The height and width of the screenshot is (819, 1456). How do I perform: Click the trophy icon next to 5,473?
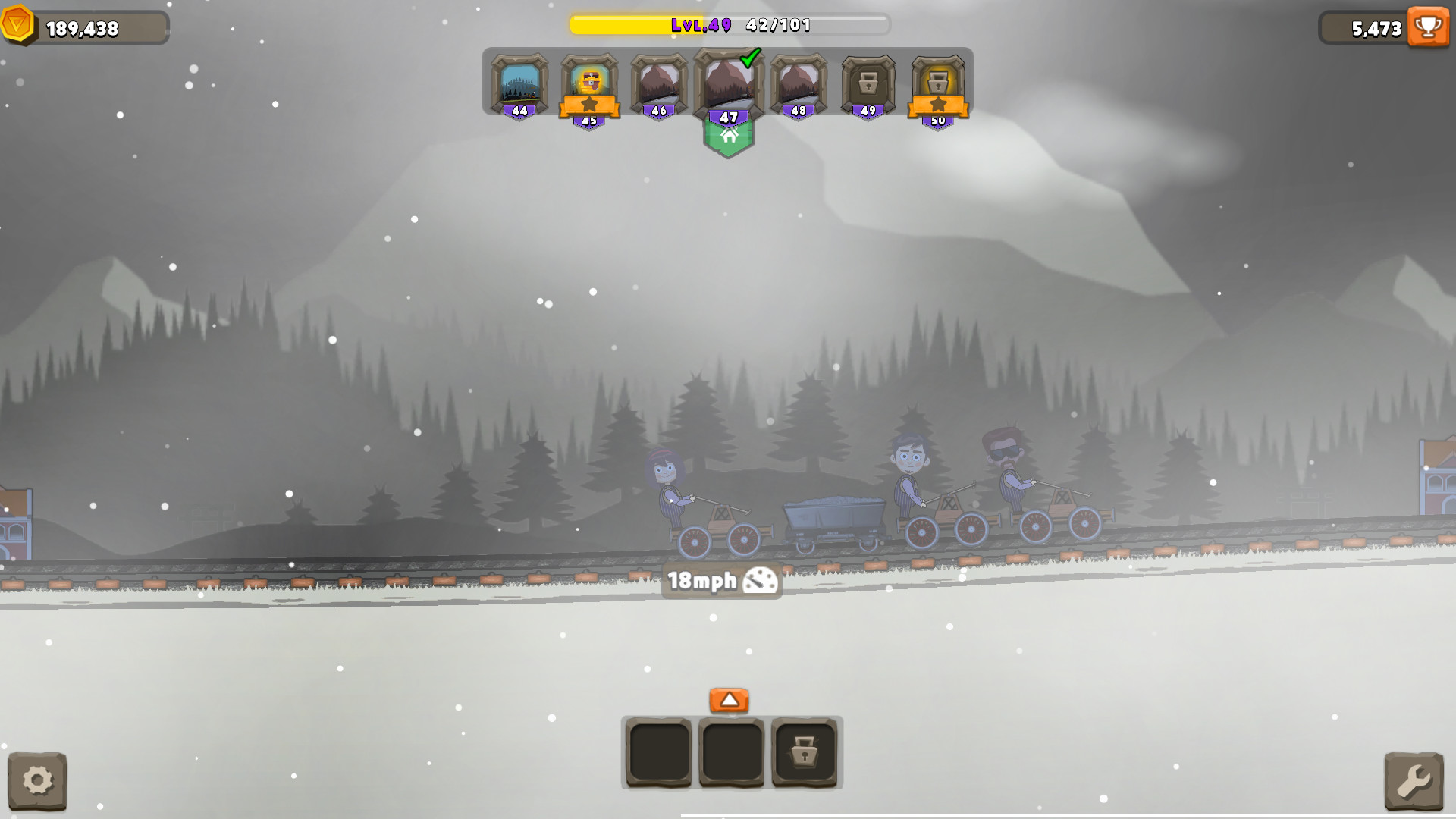point(1428,27)
